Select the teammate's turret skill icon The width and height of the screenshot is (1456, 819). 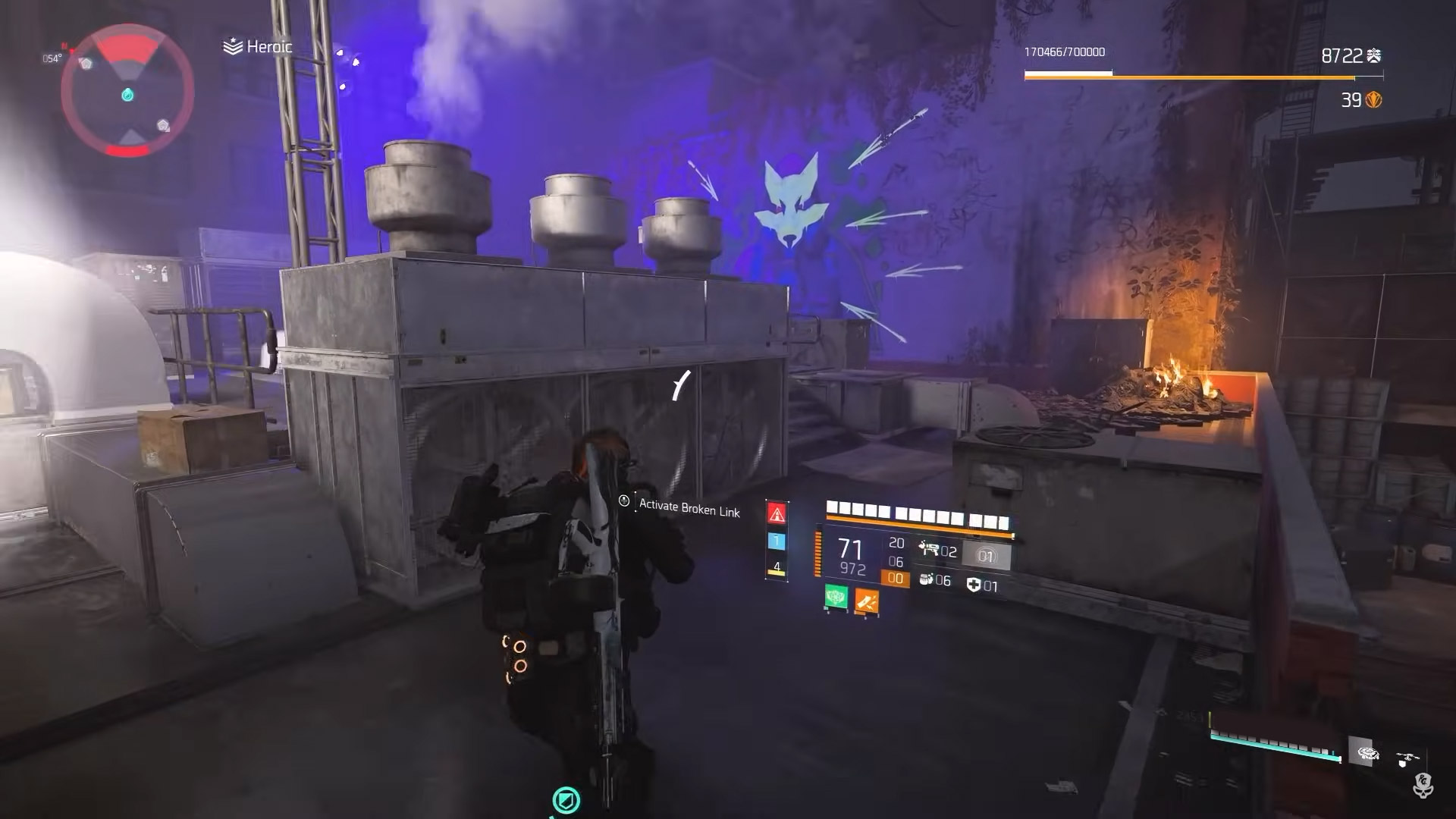coord(1368,754)
